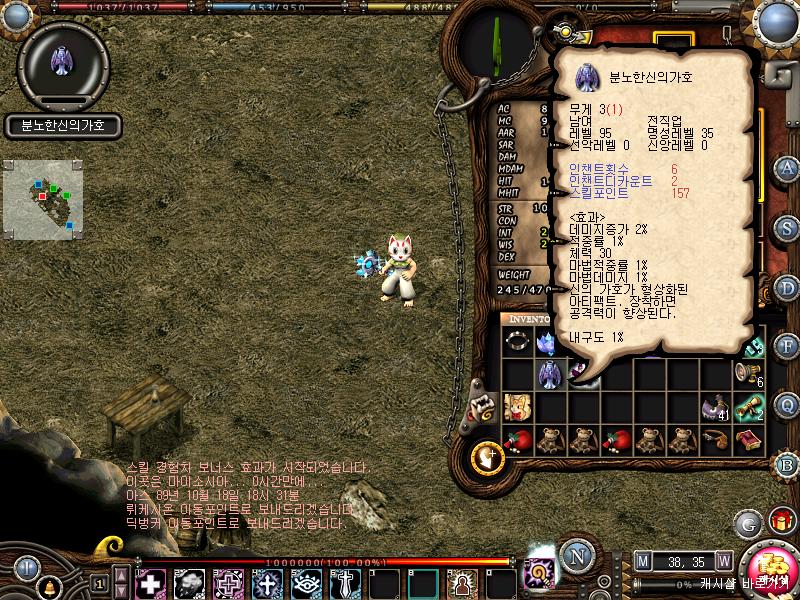Select the fox mask scroll item
800x600 pixels.
(517, 406)
